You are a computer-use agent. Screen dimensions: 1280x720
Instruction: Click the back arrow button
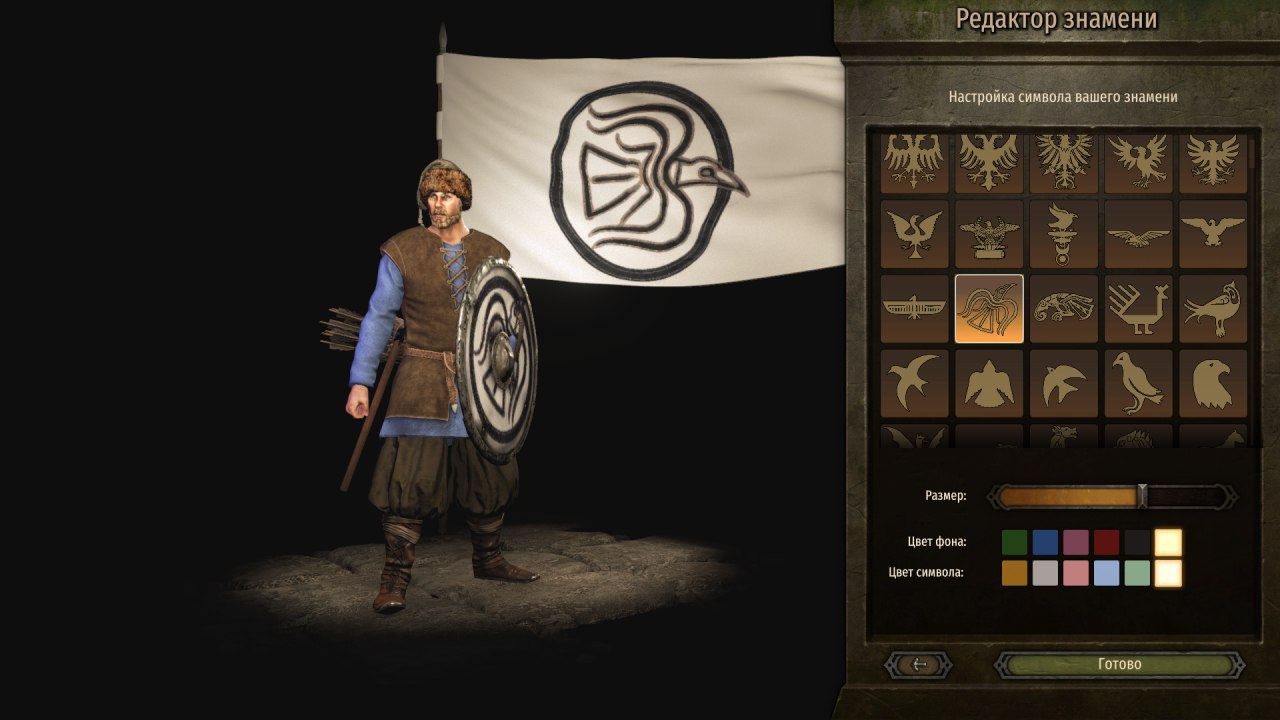pyautogui.click(x=919, y=664)
